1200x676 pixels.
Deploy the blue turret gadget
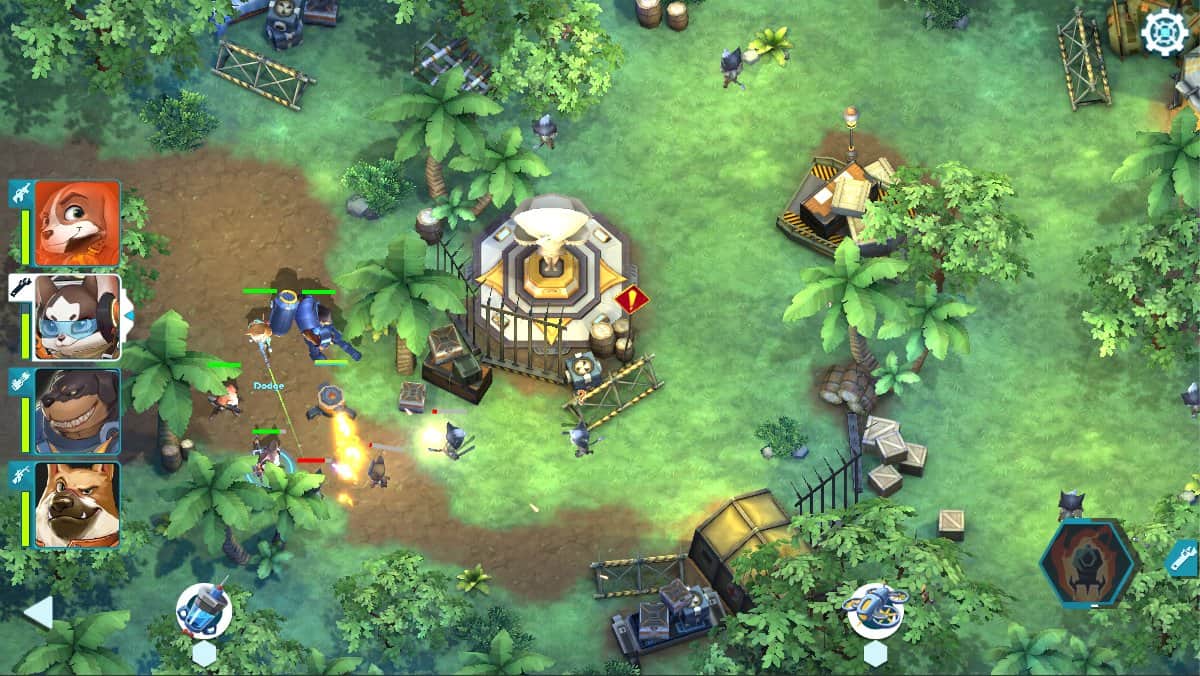pos(204,611)
